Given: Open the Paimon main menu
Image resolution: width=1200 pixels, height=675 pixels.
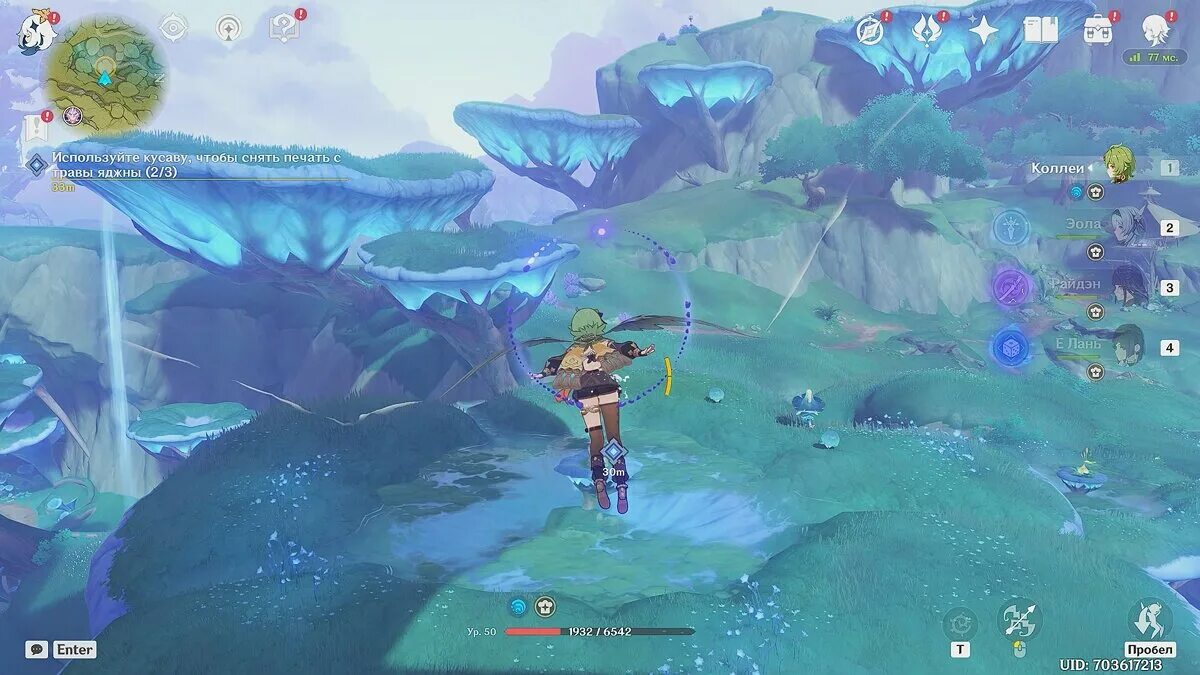Looking at the screenshot, I should (x=33, y=32).
